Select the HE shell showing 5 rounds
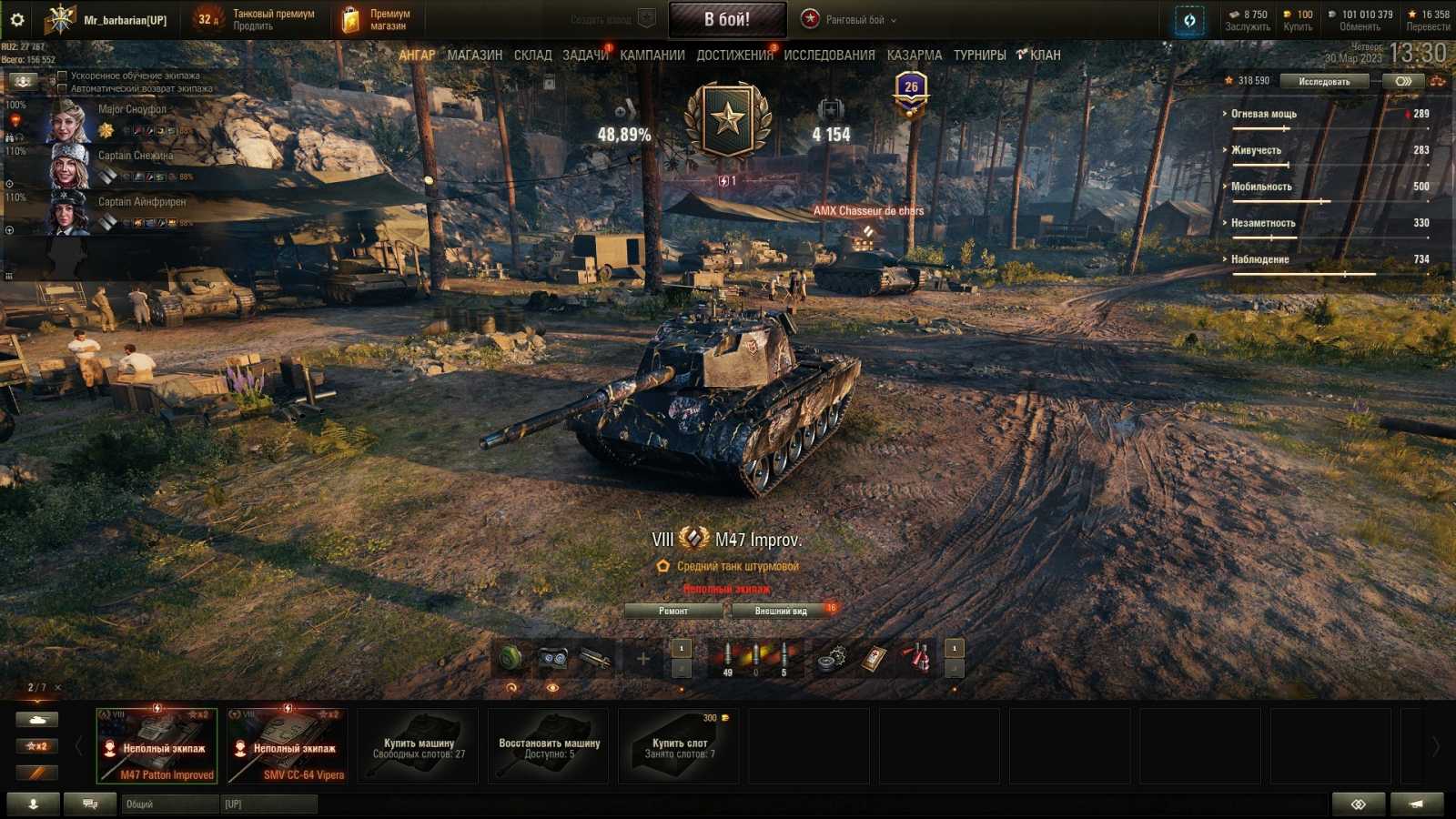Viewport: 1456px width, 819px height. click(x=783, y=653)
